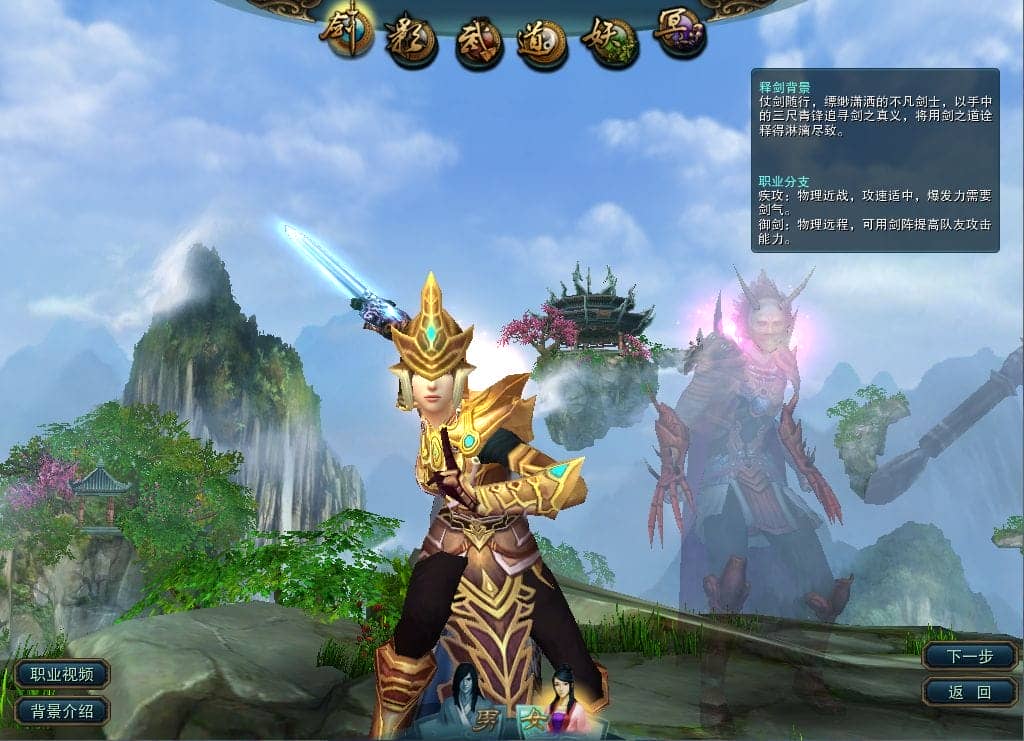Go back with the 返回 button

click(969, 691)
